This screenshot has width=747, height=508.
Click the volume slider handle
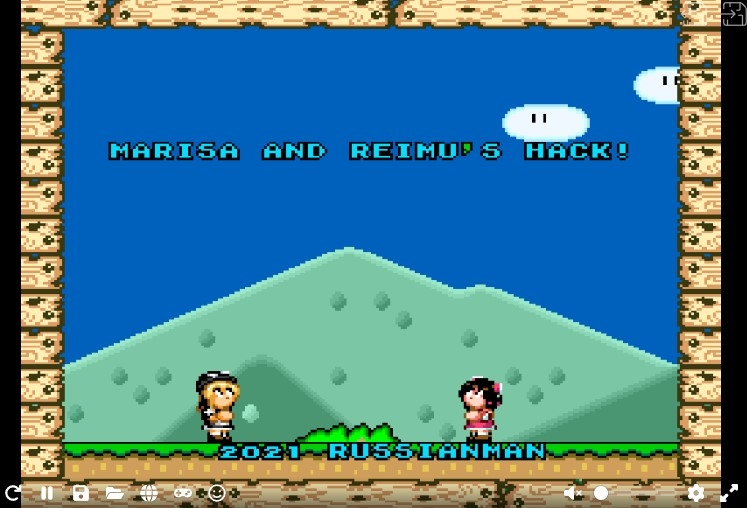(x=601, y=493)
